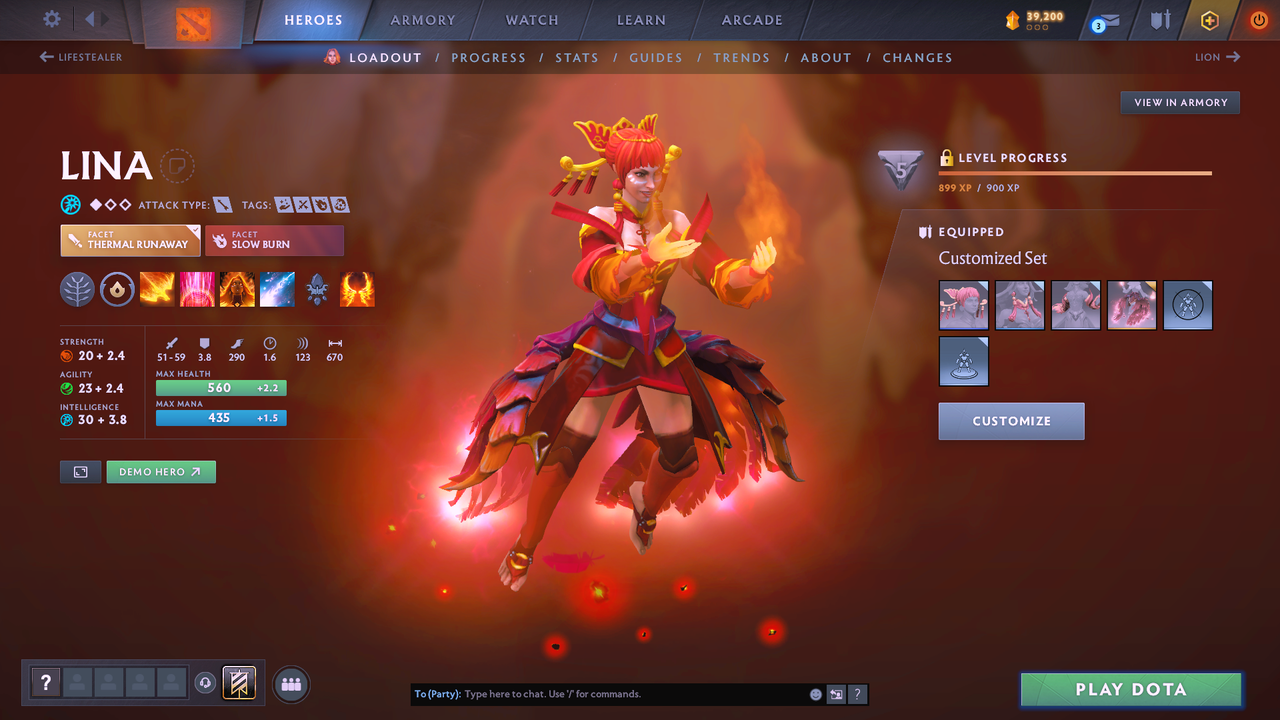Click the Fiery Soul ability icon
This screenshot has width=1280, height=720.
pyautogui.click(x=237, y=289)
